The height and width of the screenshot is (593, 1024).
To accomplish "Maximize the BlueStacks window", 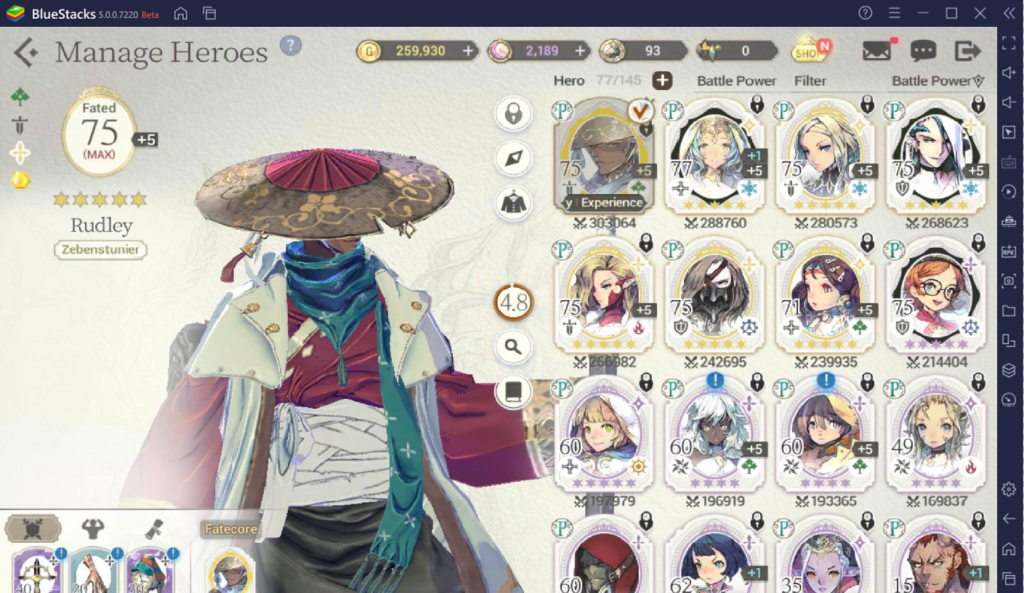I will (x=951, y=13).
